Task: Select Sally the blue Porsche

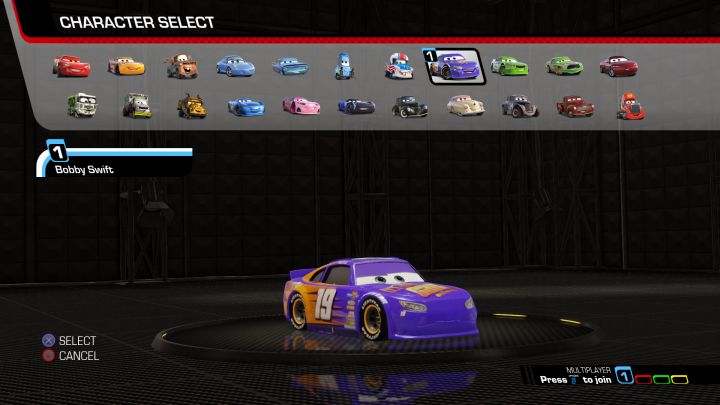Action: coord(236,66)
